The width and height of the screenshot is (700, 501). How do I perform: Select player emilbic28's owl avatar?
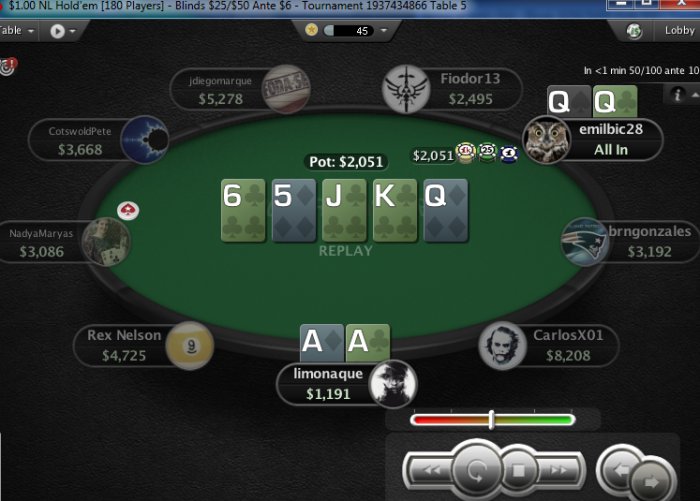click(546, 140)
